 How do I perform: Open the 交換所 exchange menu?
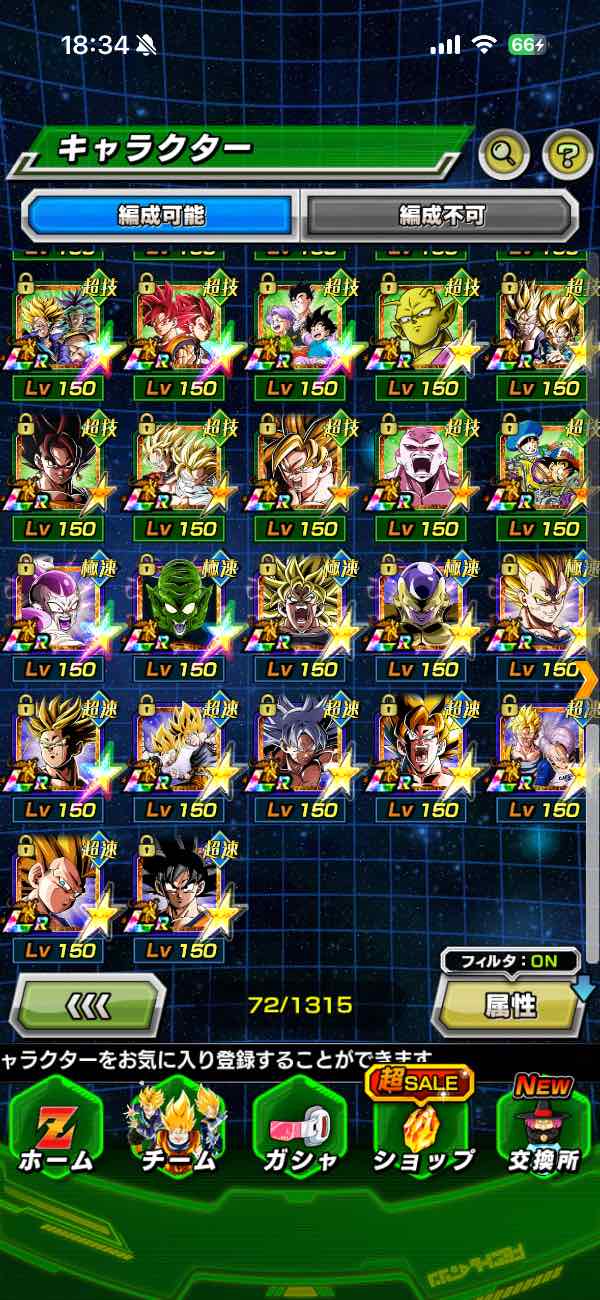[543, 1128]
